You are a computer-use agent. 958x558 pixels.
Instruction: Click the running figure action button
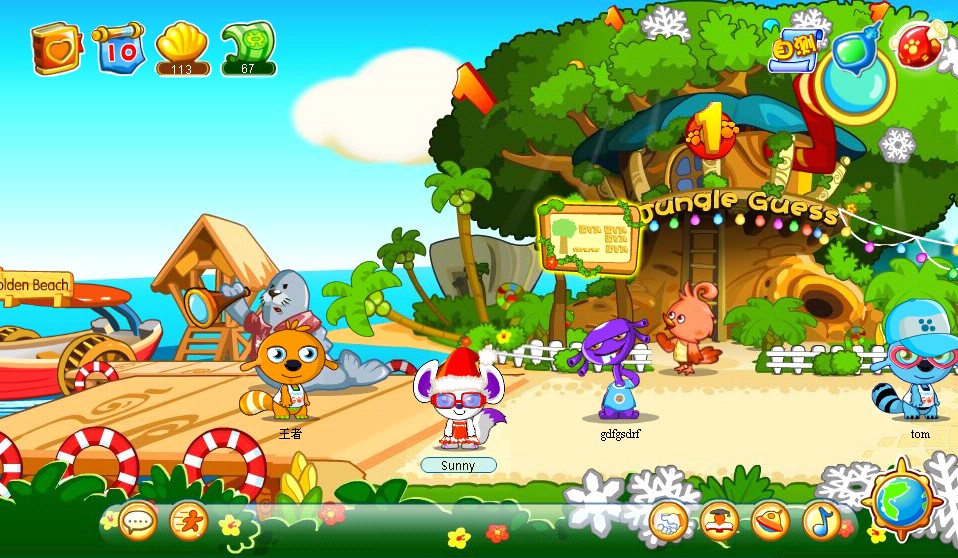coord(188,520)
